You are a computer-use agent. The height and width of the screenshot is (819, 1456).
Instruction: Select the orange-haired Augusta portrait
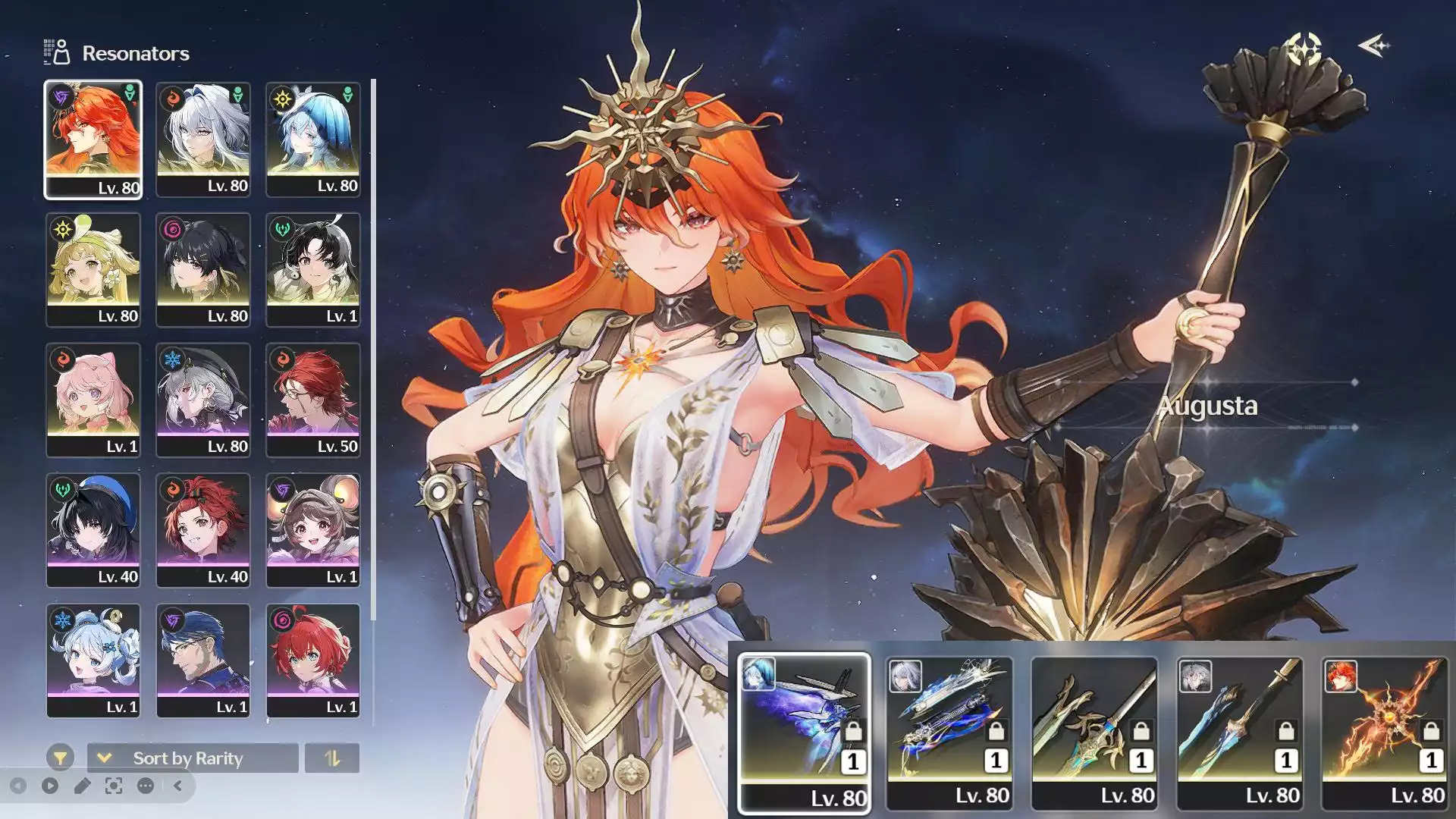point(93,140)
